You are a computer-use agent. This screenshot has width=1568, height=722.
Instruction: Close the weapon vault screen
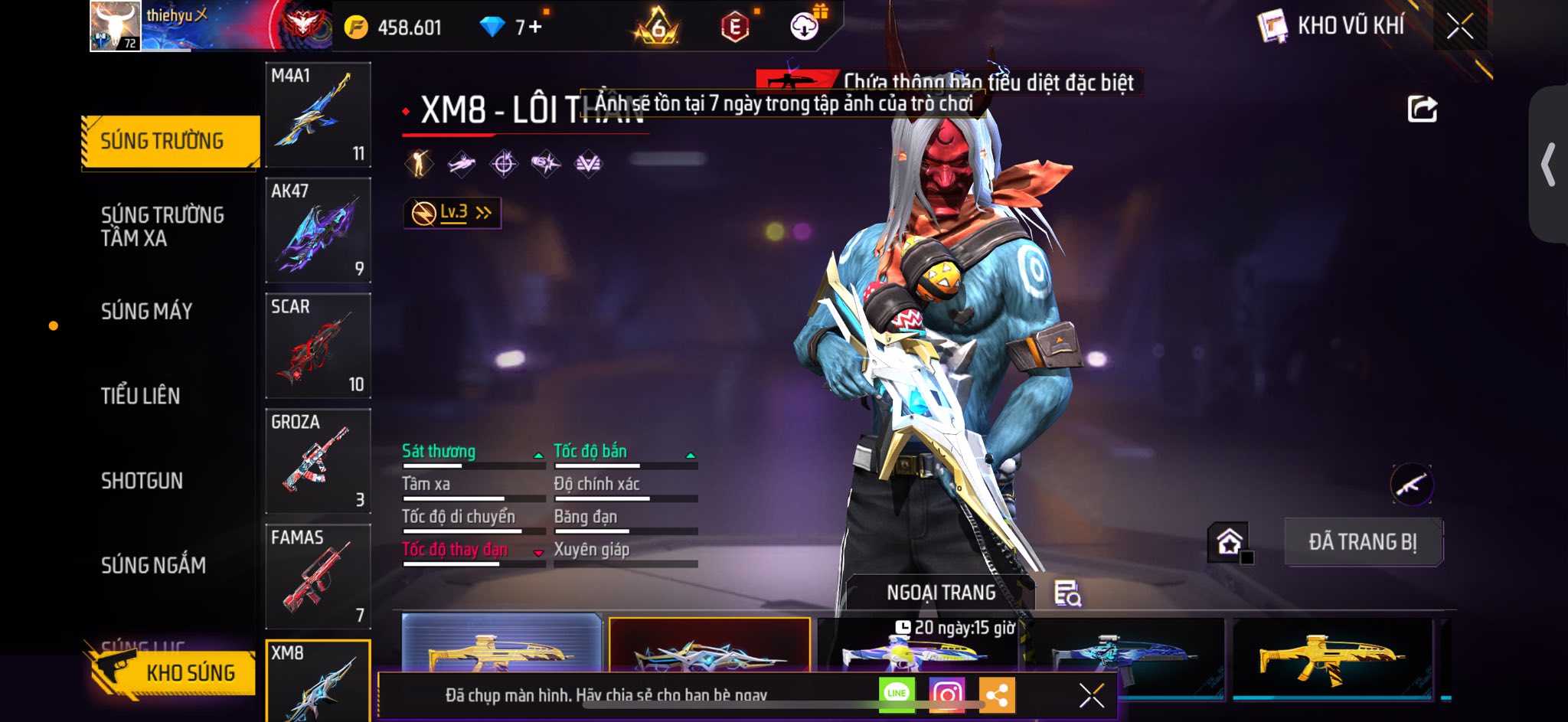coord(1460,27)
